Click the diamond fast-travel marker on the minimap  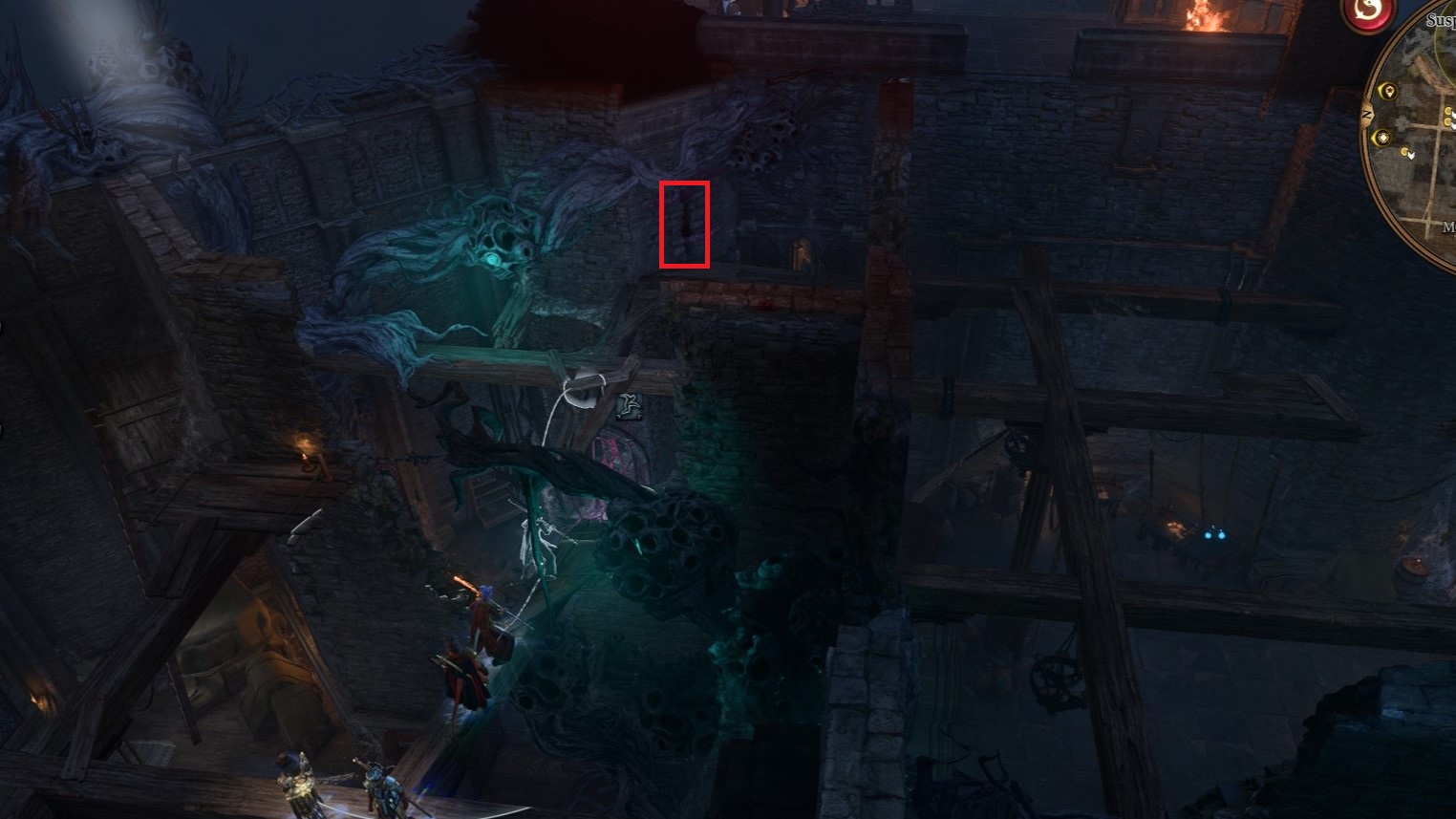point(1383,137)
